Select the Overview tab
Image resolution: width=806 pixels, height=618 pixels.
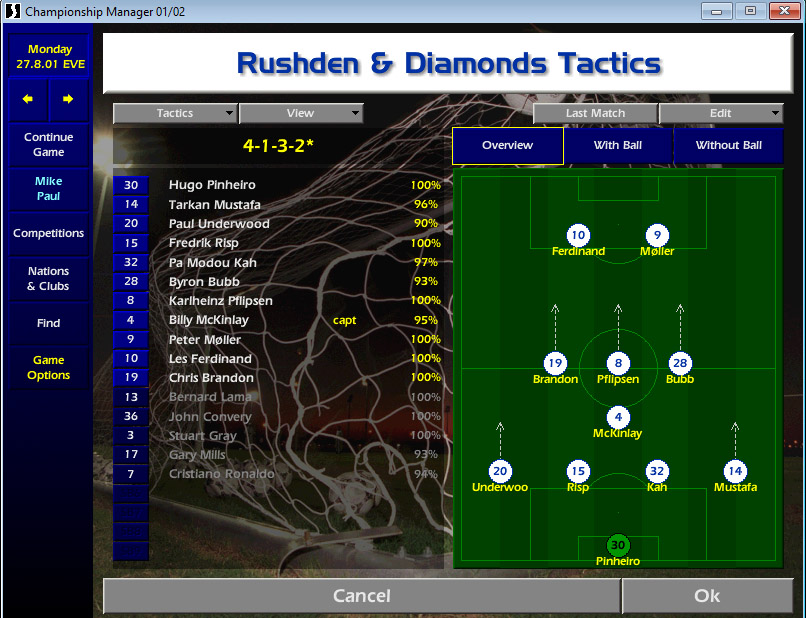click(508, 145)
